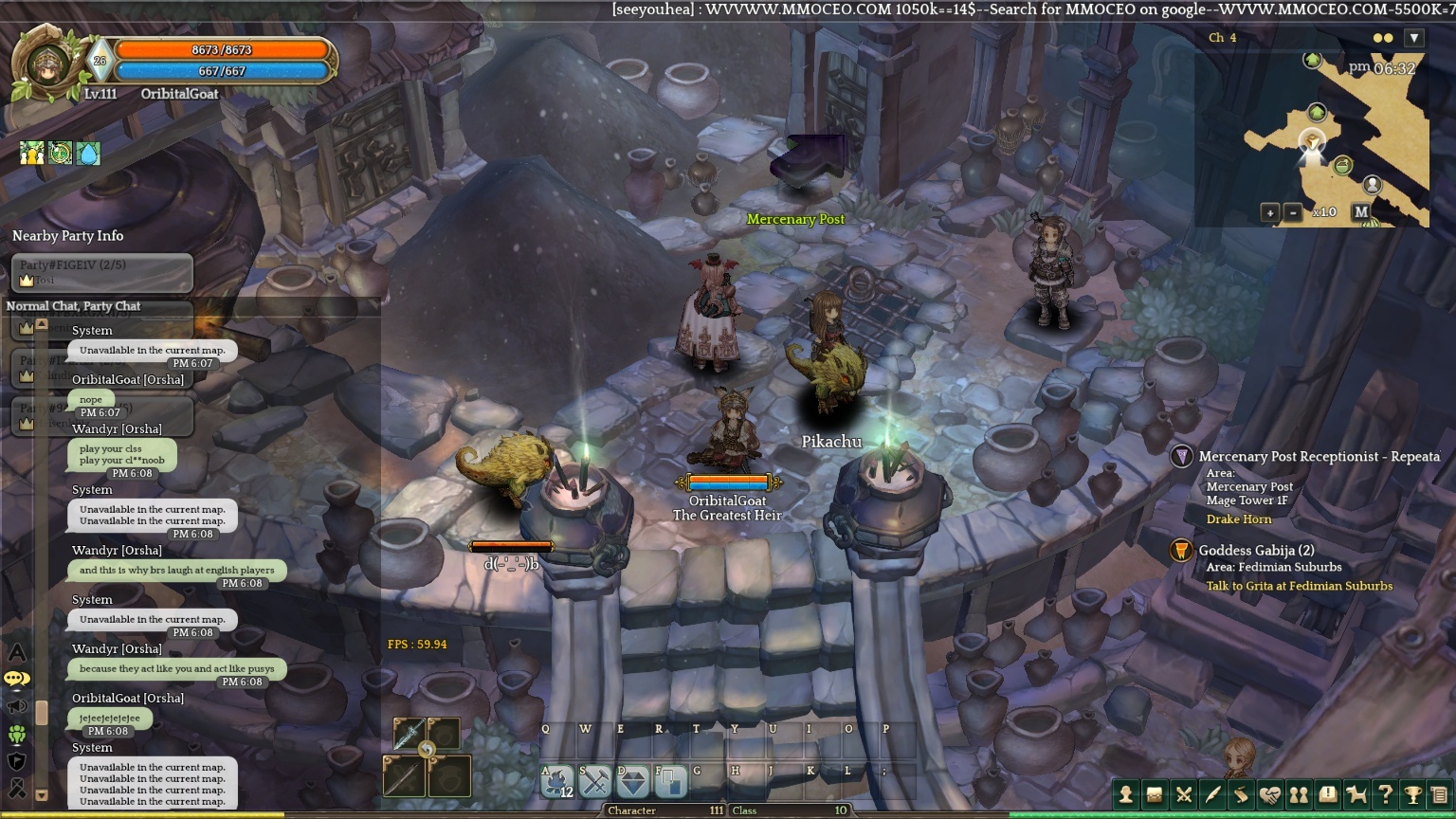Click the speech bubble chat icon
The height and width of the screenshot is (819, 1456).
click(x=17, y=679)
